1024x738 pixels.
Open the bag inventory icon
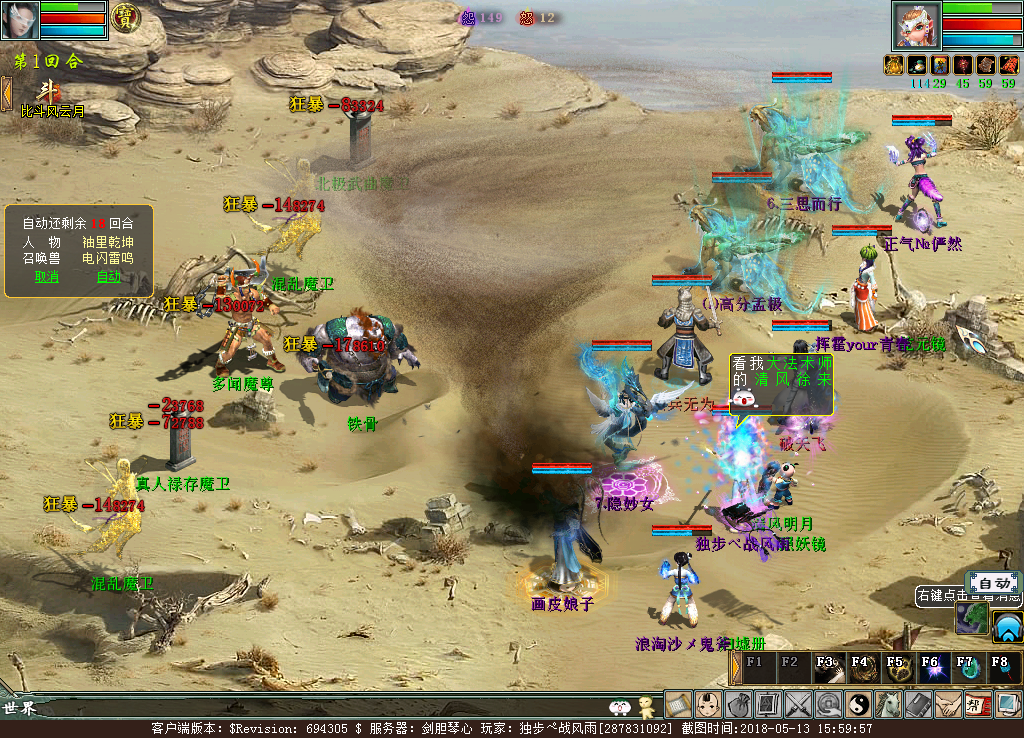[738, 705]
